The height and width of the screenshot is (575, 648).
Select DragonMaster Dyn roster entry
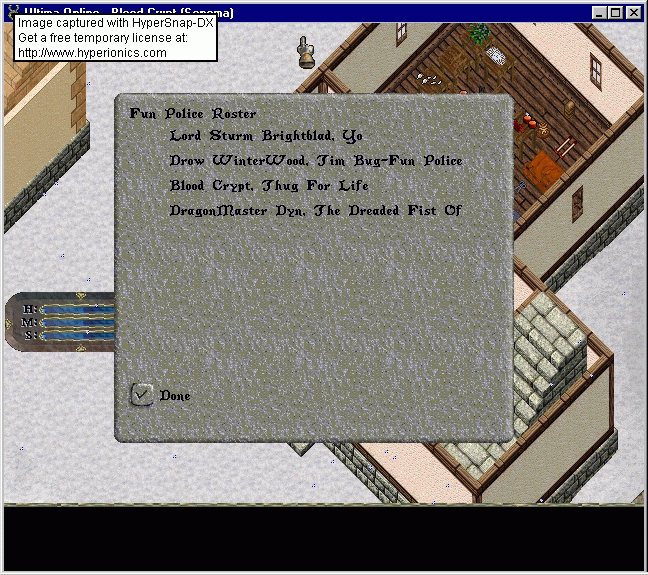(315, 211)
